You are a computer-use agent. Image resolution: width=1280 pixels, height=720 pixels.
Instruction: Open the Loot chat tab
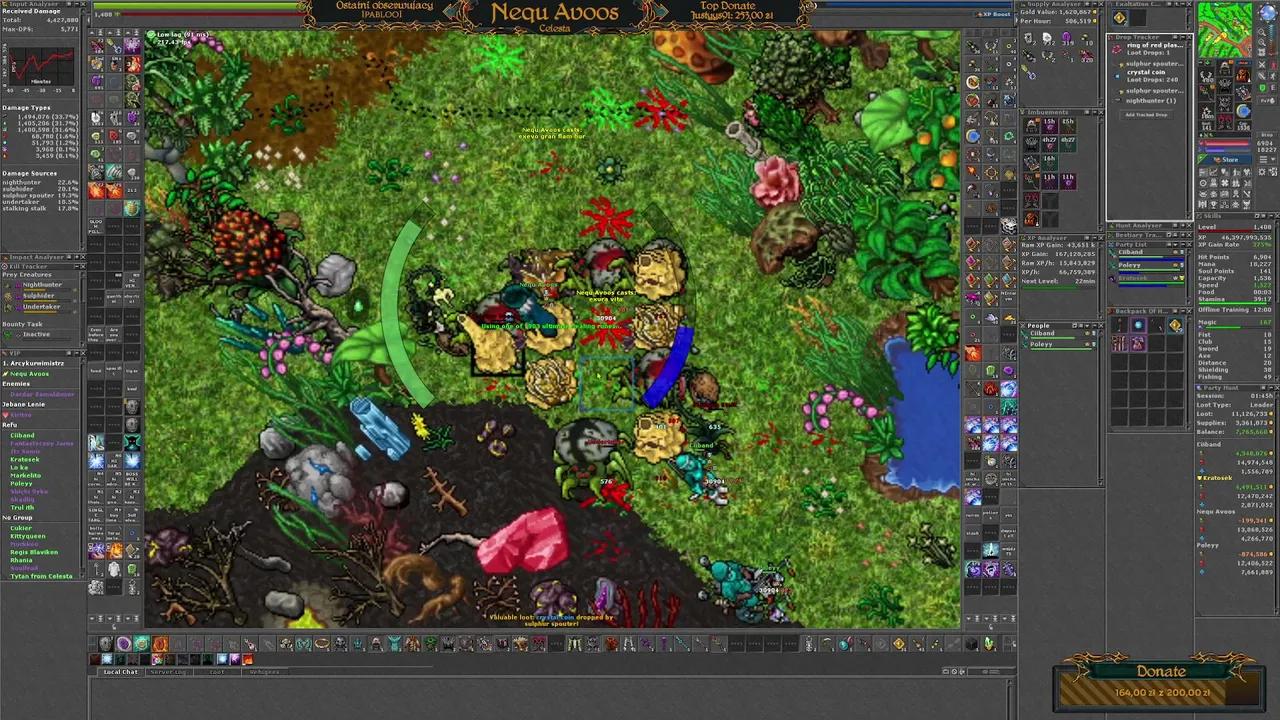tap(217, 672)
